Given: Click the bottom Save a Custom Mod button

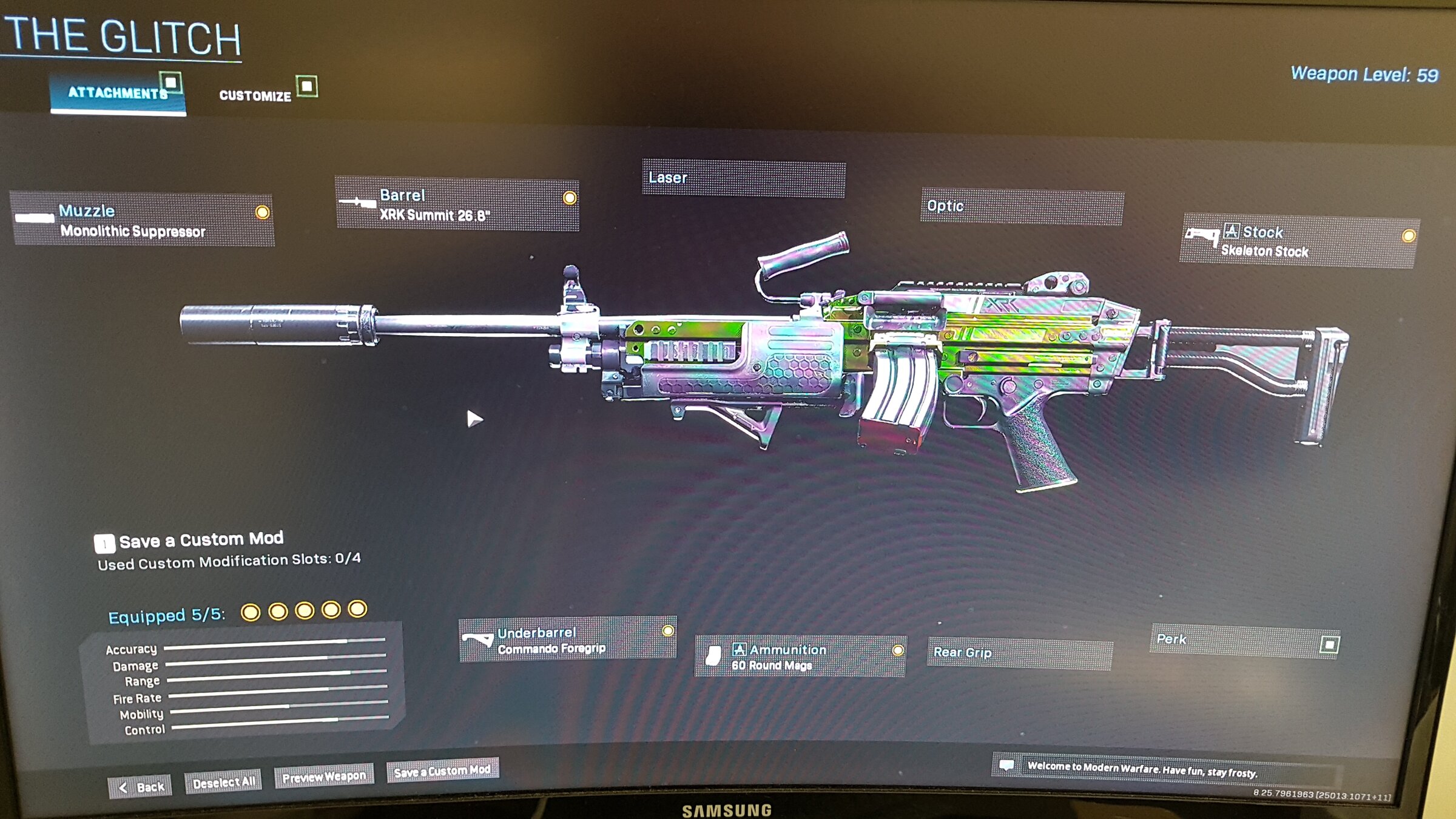Looking at the screenshot, I should (442, 771).
